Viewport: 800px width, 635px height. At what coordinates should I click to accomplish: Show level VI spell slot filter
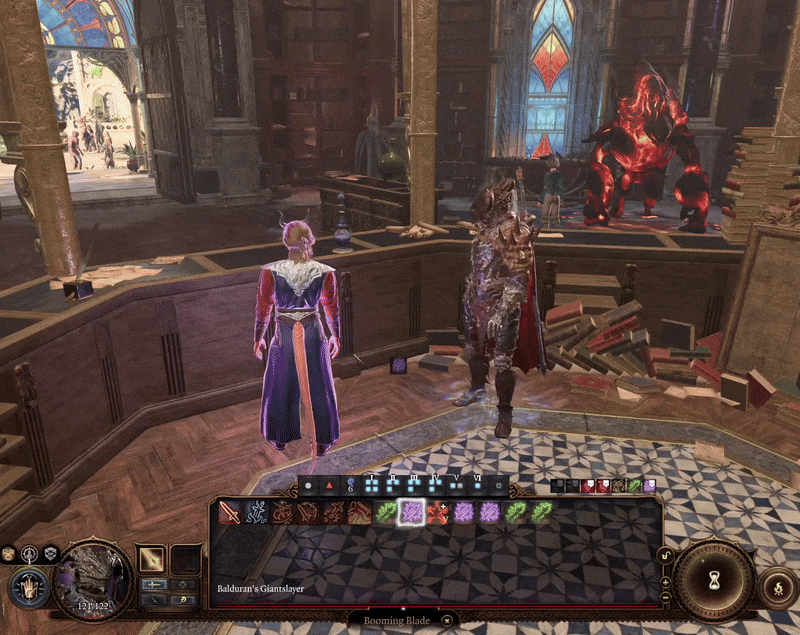coord(479,486)
